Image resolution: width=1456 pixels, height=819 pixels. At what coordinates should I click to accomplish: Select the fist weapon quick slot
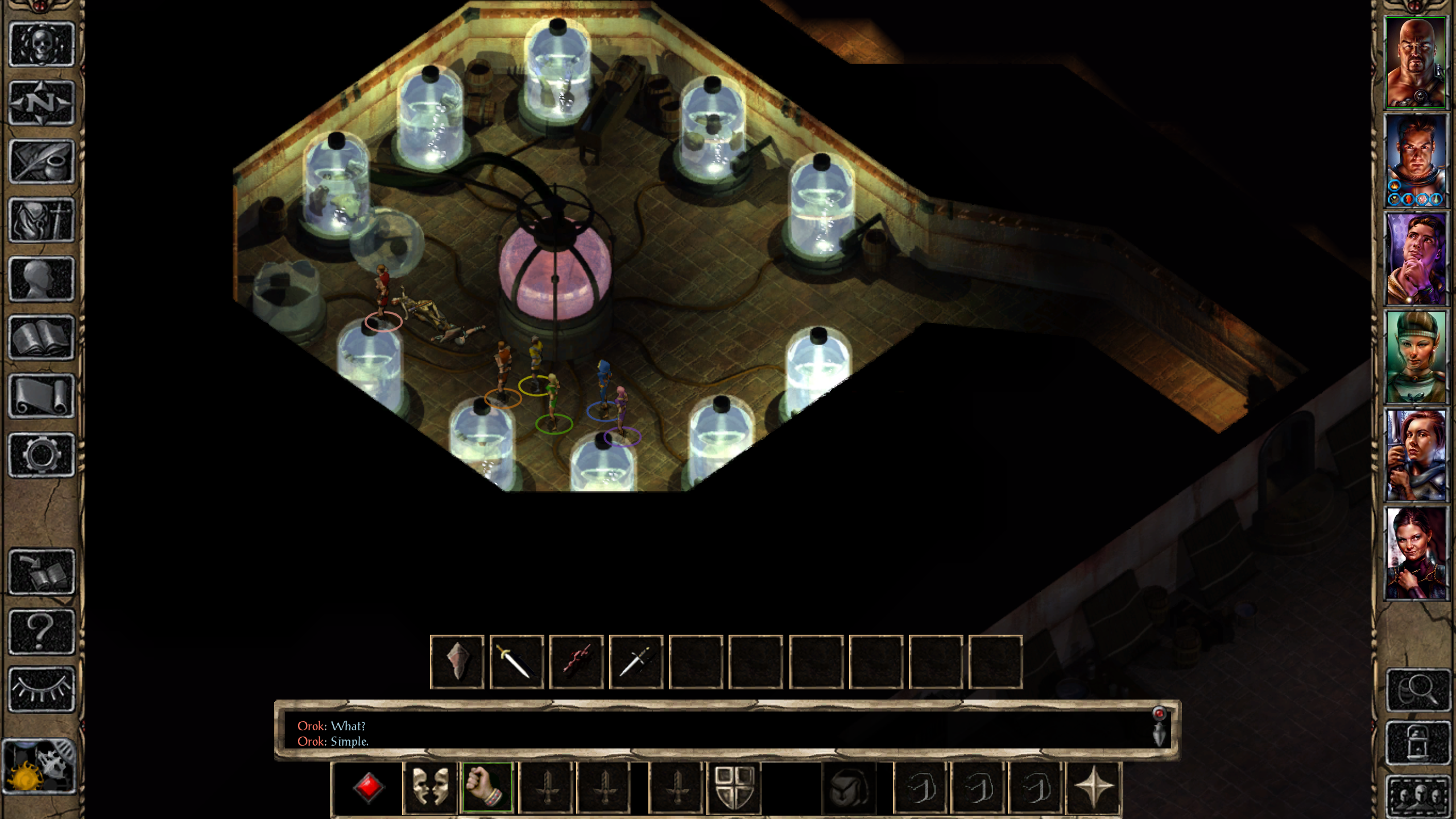coord(487,788)
